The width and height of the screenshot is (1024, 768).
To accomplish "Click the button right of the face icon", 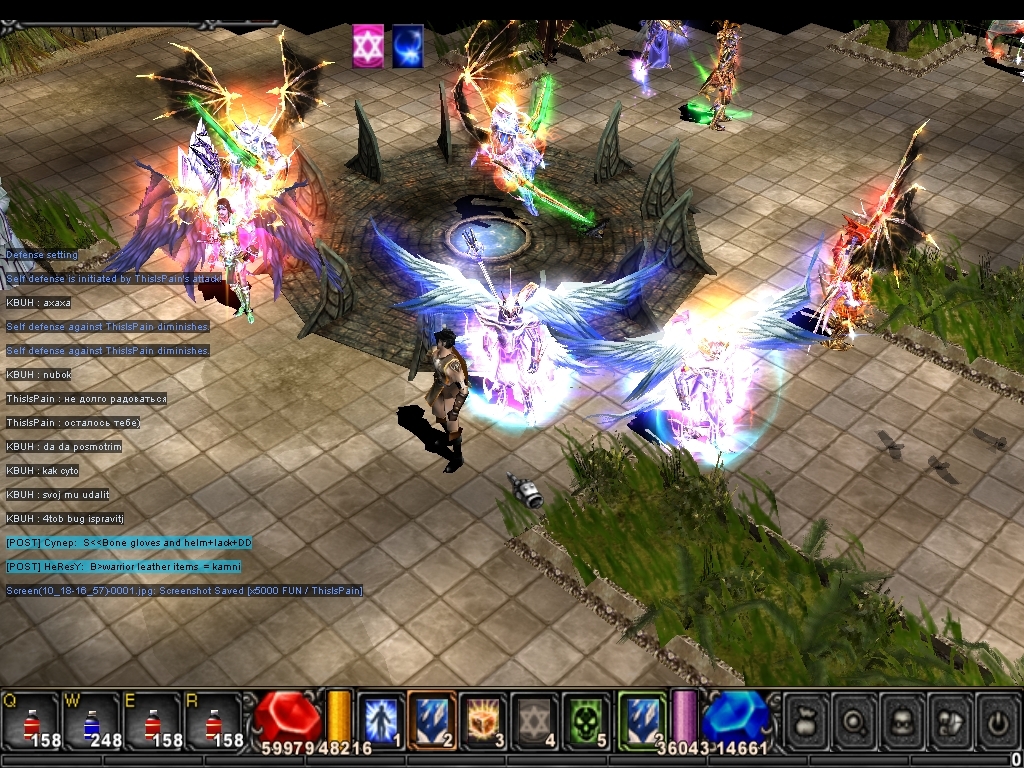I will [x=950, y=720].
